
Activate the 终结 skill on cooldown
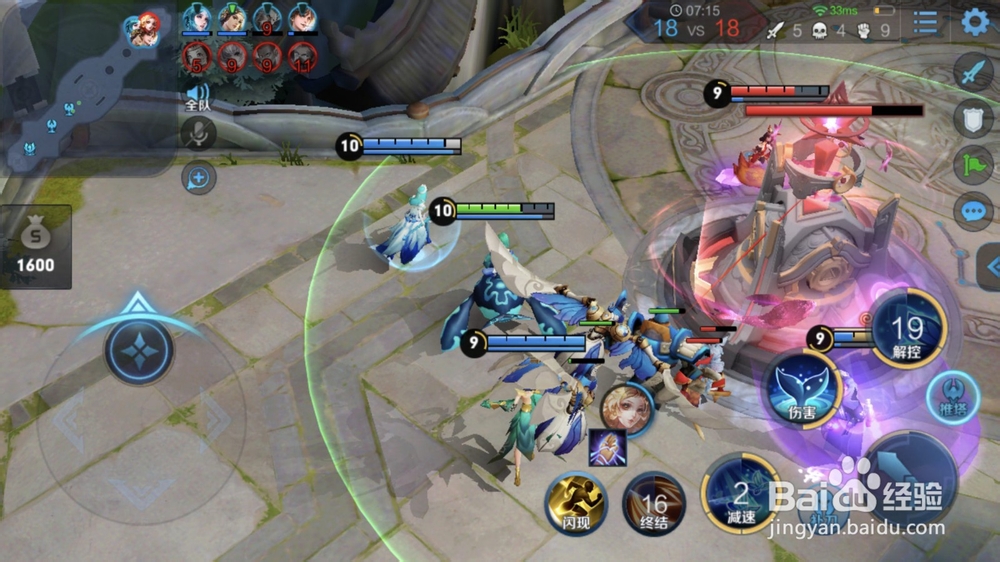click(654, 503)
